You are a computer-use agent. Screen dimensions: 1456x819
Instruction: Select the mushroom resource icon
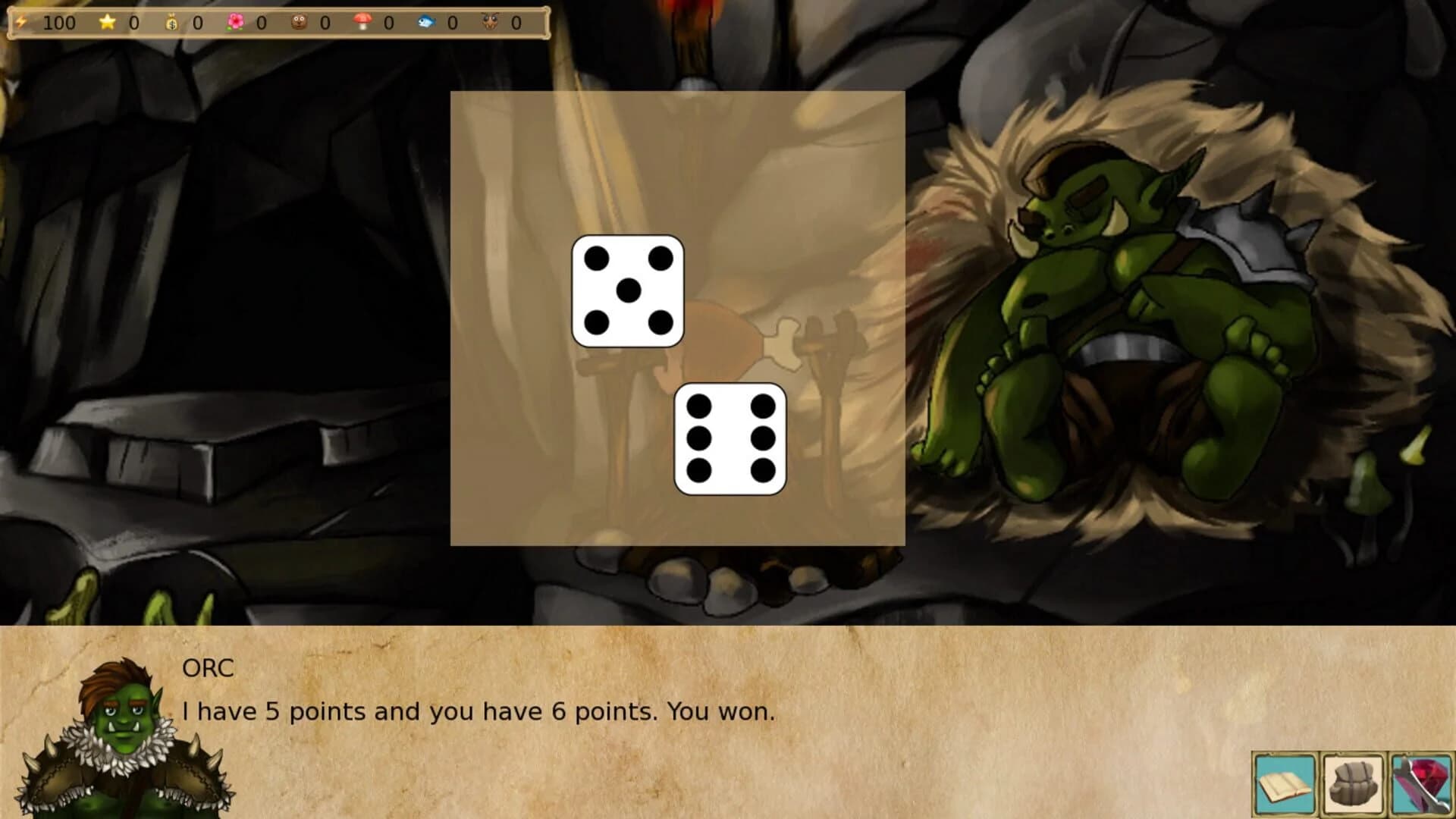pos(362,23)
